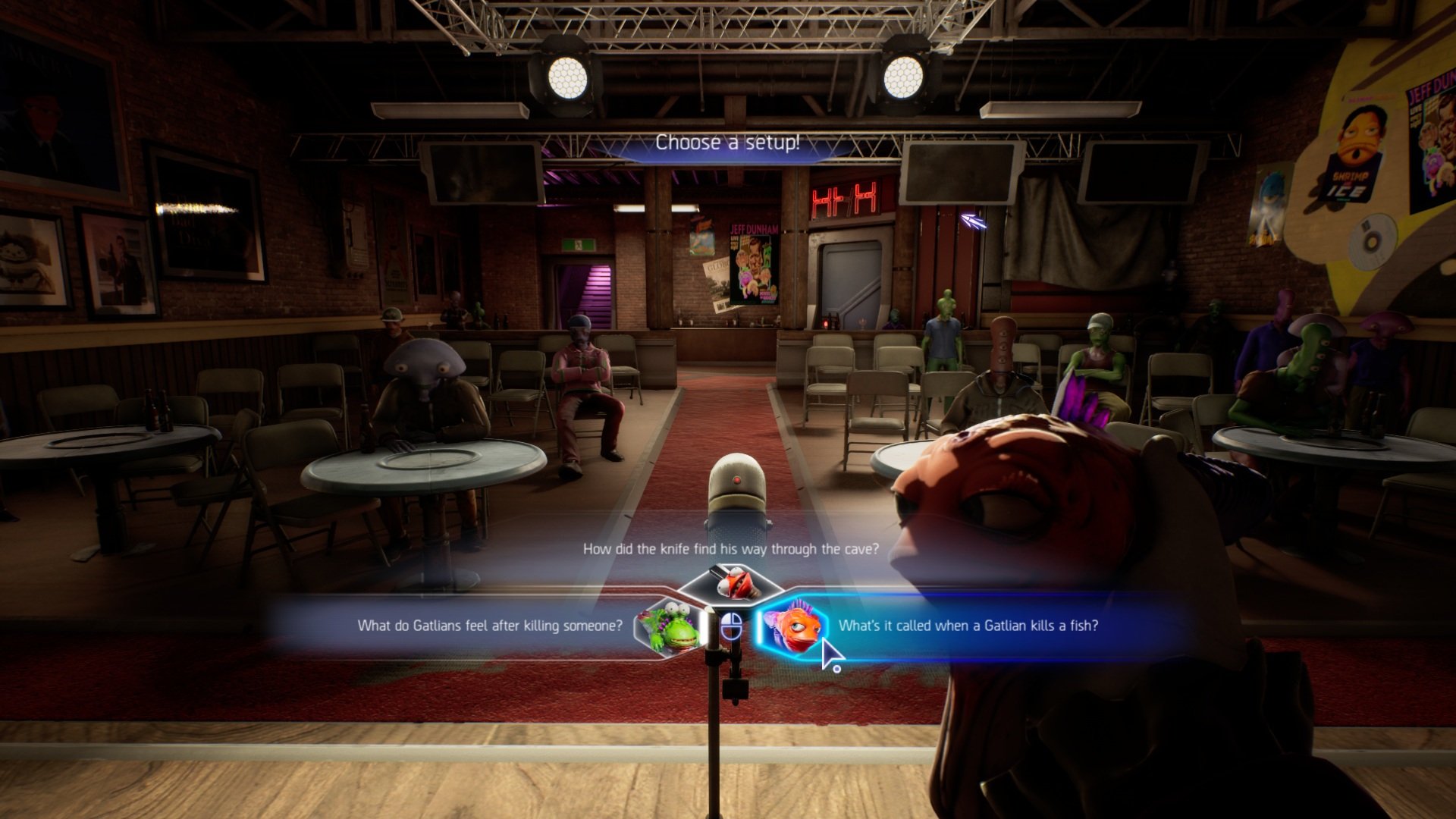Select "What do Gatlians feel after killing someone?"

(490, 626)
